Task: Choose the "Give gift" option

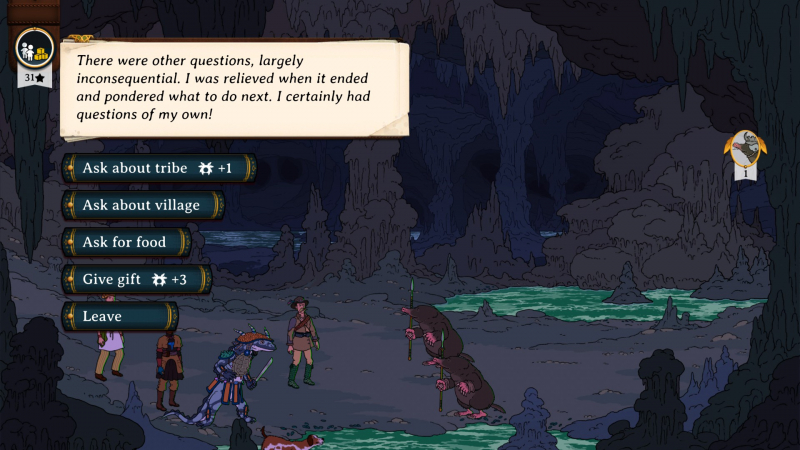Action: [x=135, y=279]
